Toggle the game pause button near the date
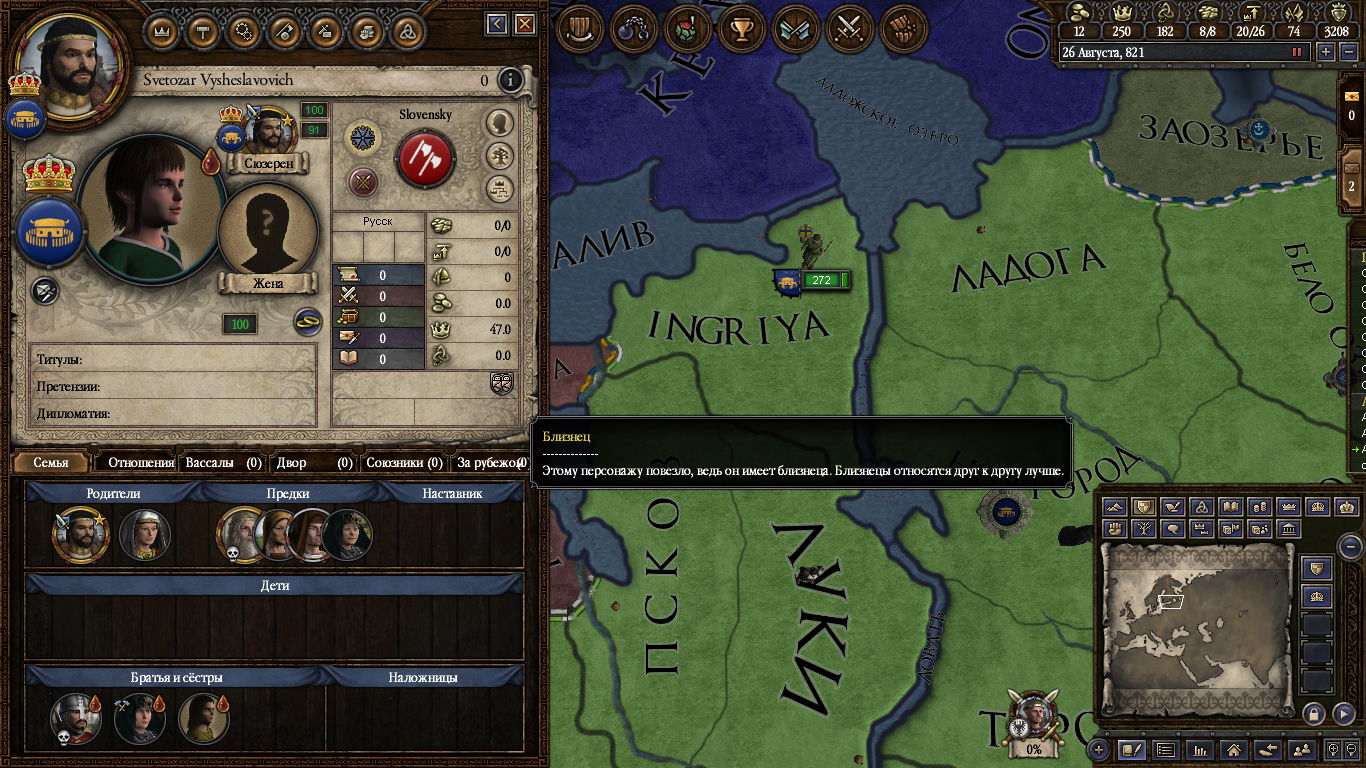This screenshot has width=1366, height=768. (x=1298, y=51)
